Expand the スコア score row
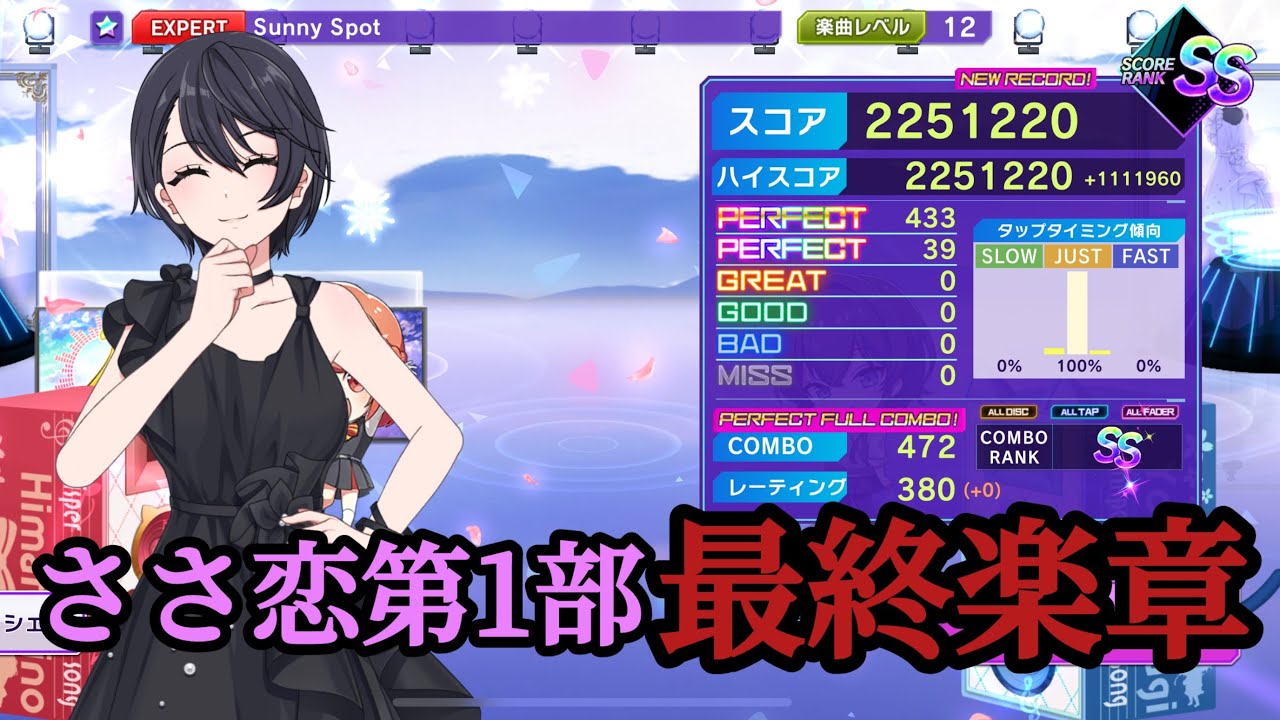 [777, 120]
